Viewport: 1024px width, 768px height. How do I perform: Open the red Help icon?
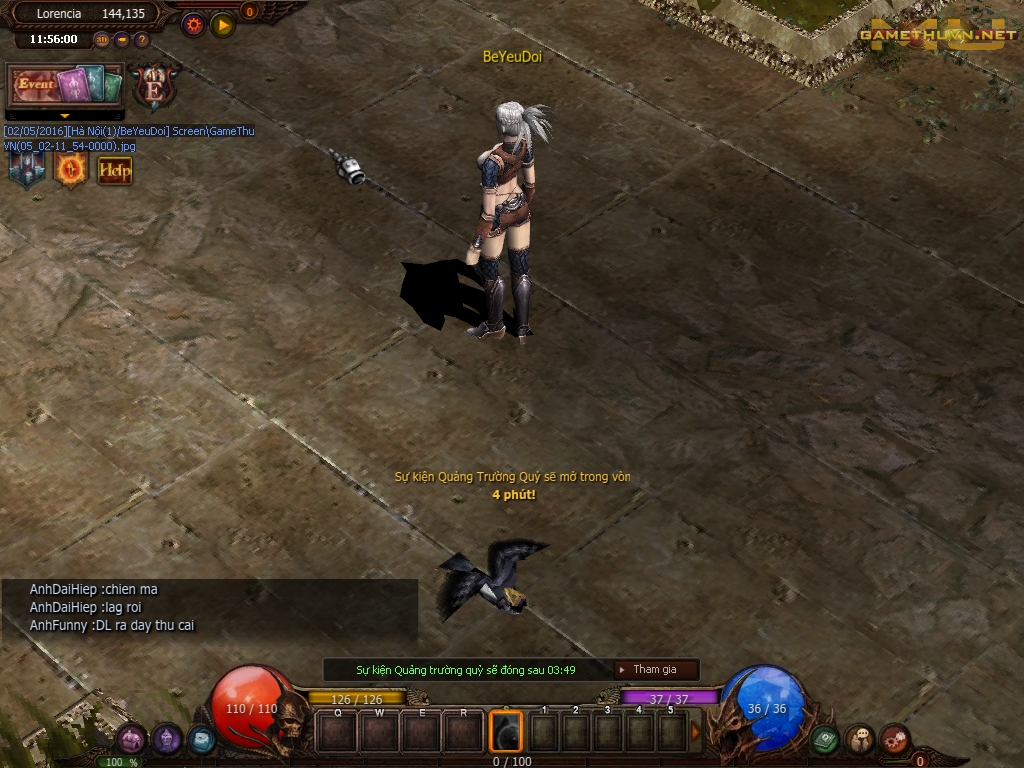click(115, 170)
